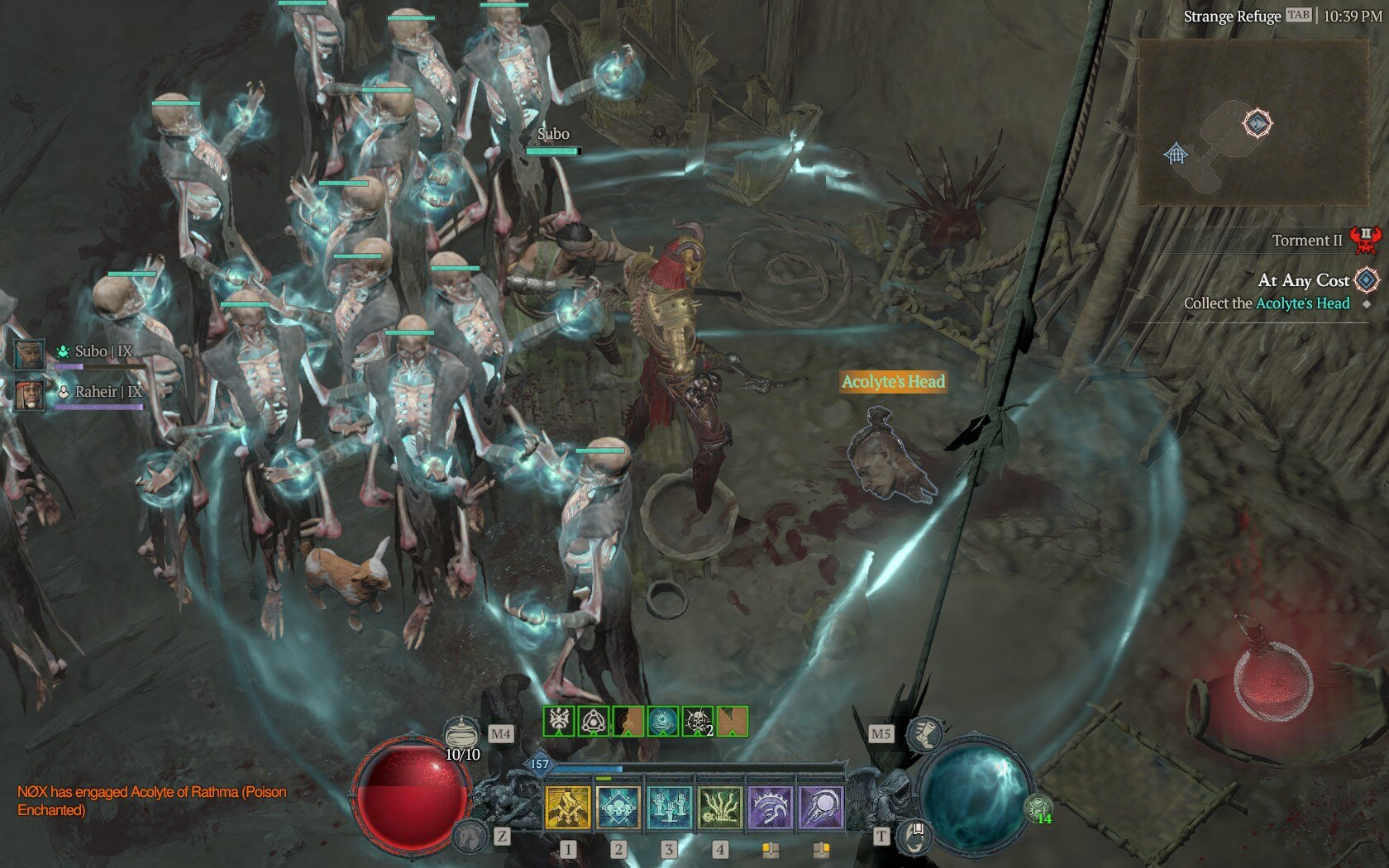Click the Torment II difficulty skull icon
The image size is (1389, 868).
(x=1365, y=241)
